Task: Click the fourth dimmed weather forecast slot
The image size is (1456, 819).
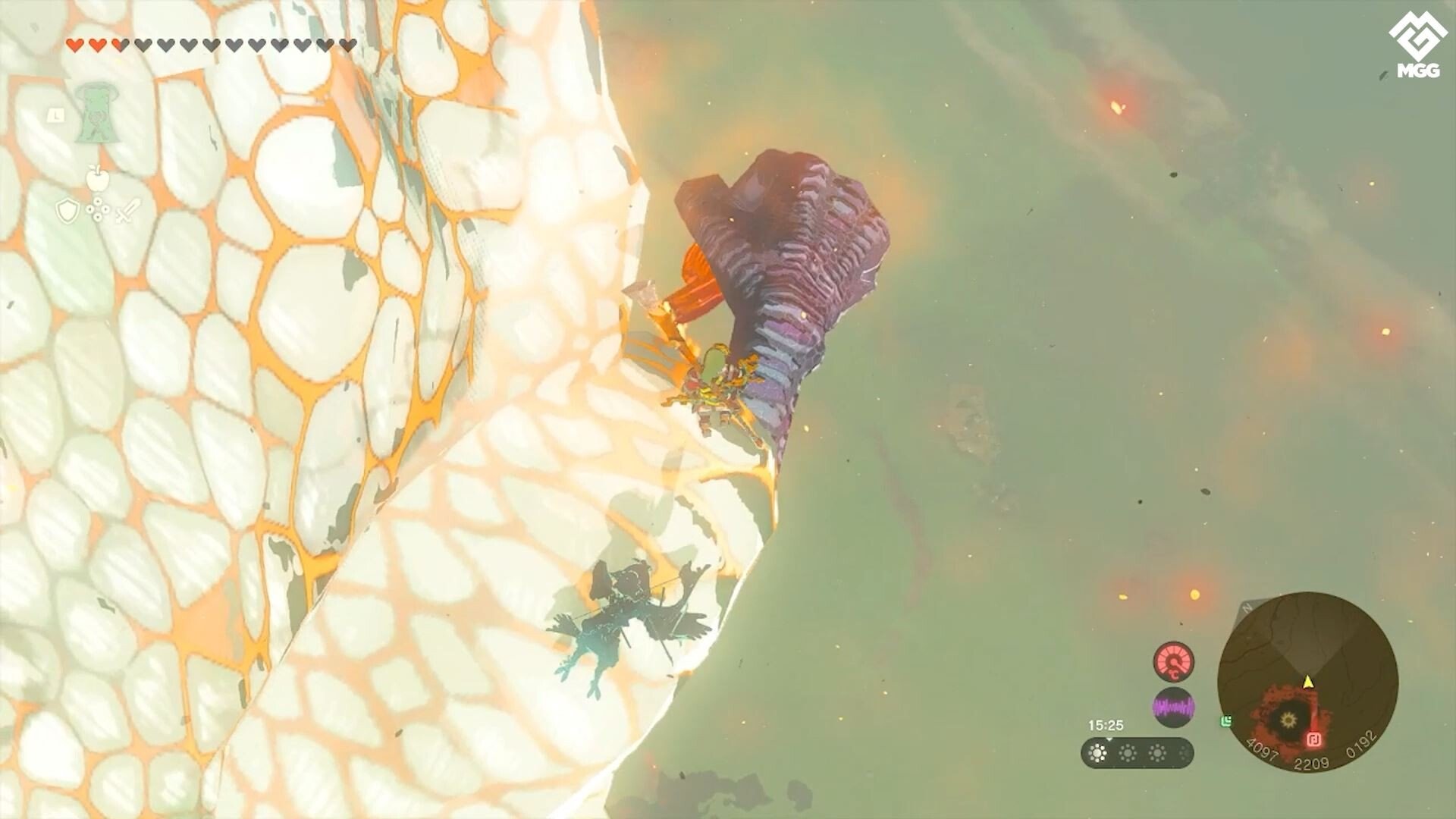Action: [x=1185, y=752]
